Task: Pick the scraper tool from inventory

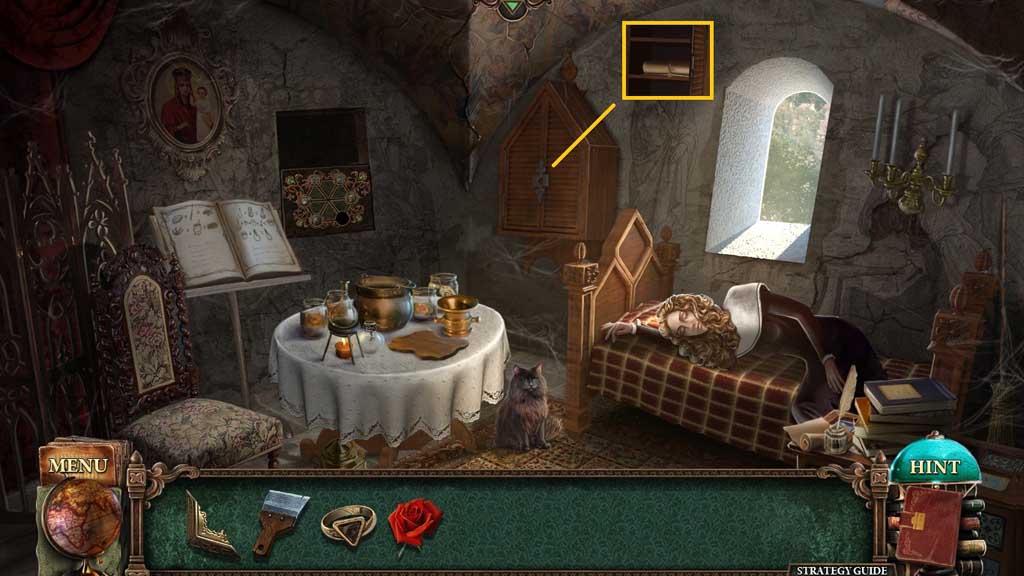Action: [x=279, y=520]
